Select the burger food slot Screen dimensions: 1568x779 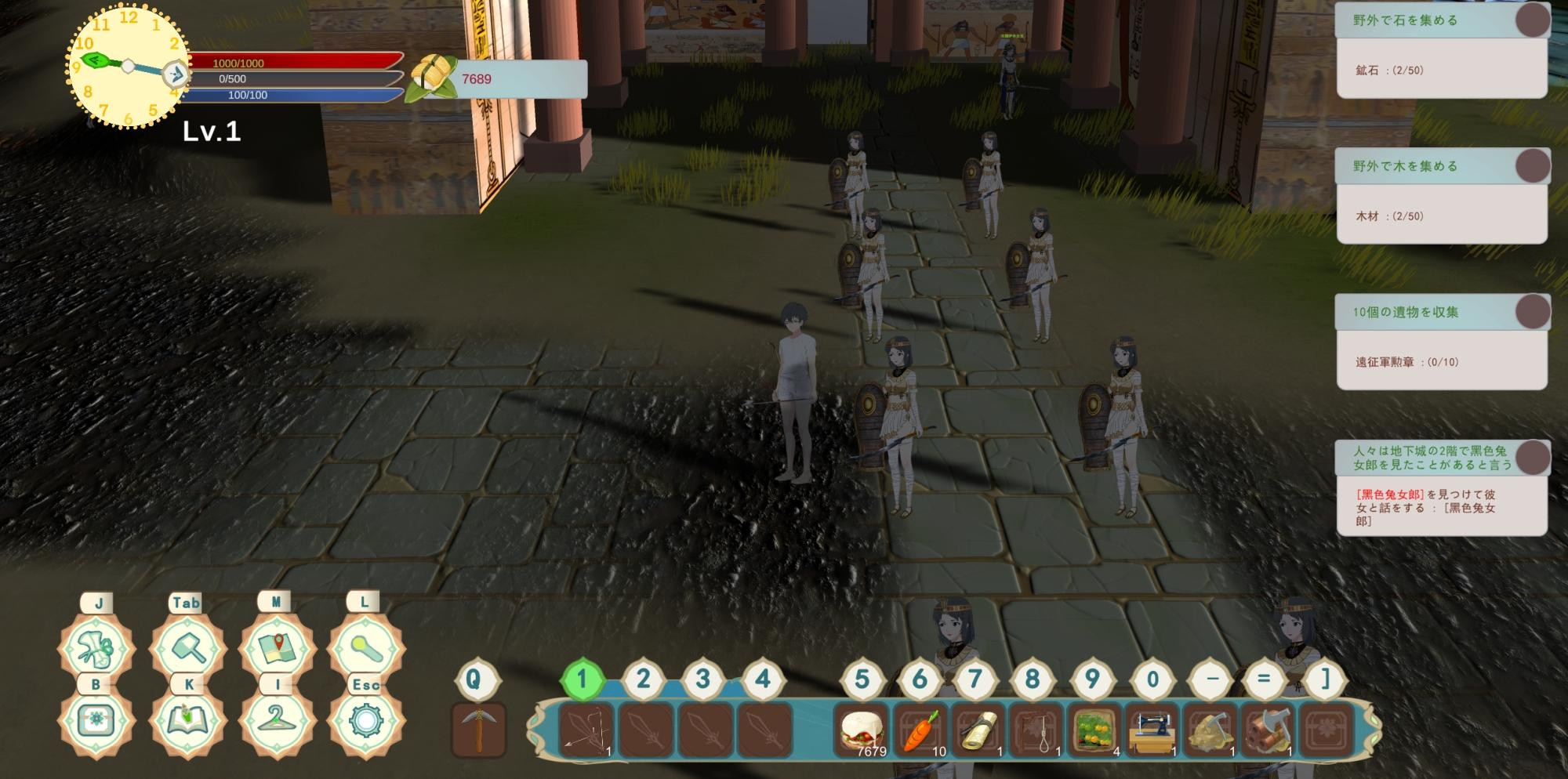coord(862,730)
